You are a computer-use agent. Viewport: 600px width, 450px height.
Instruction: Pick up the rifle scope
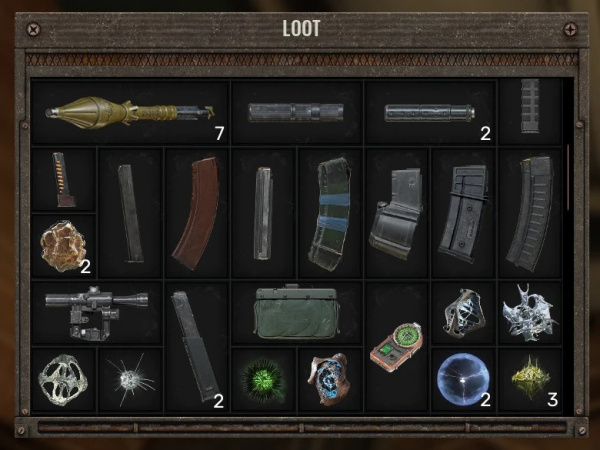pyautogui.click(x=97, y=311)
